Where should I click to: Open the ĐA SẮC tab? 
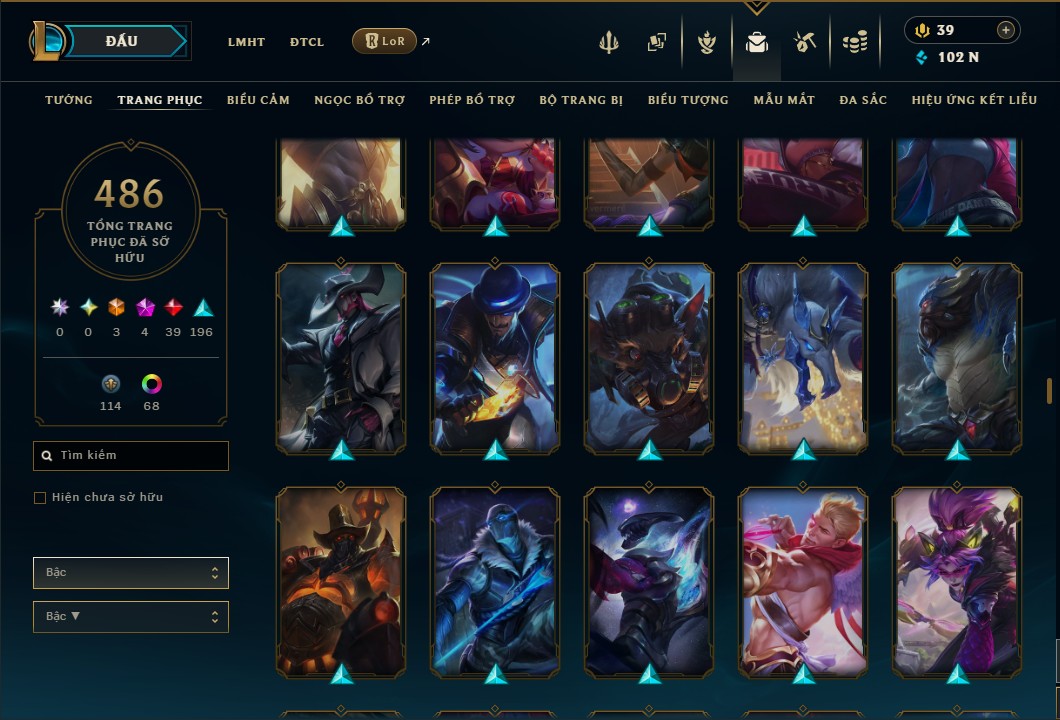tap(863, 100)
